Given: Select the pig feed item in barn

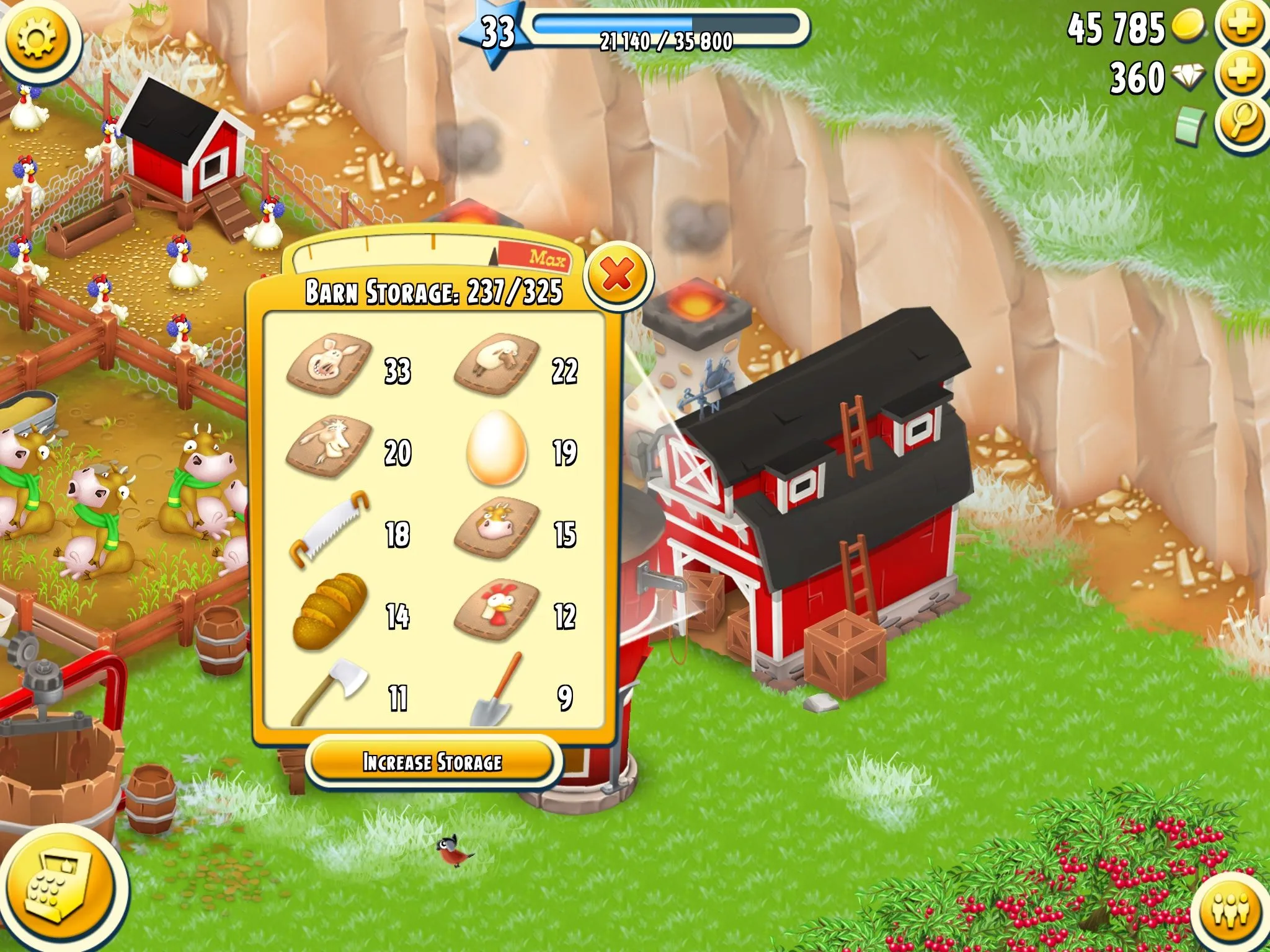Looking at the screenshot, I should coord(330,366).
